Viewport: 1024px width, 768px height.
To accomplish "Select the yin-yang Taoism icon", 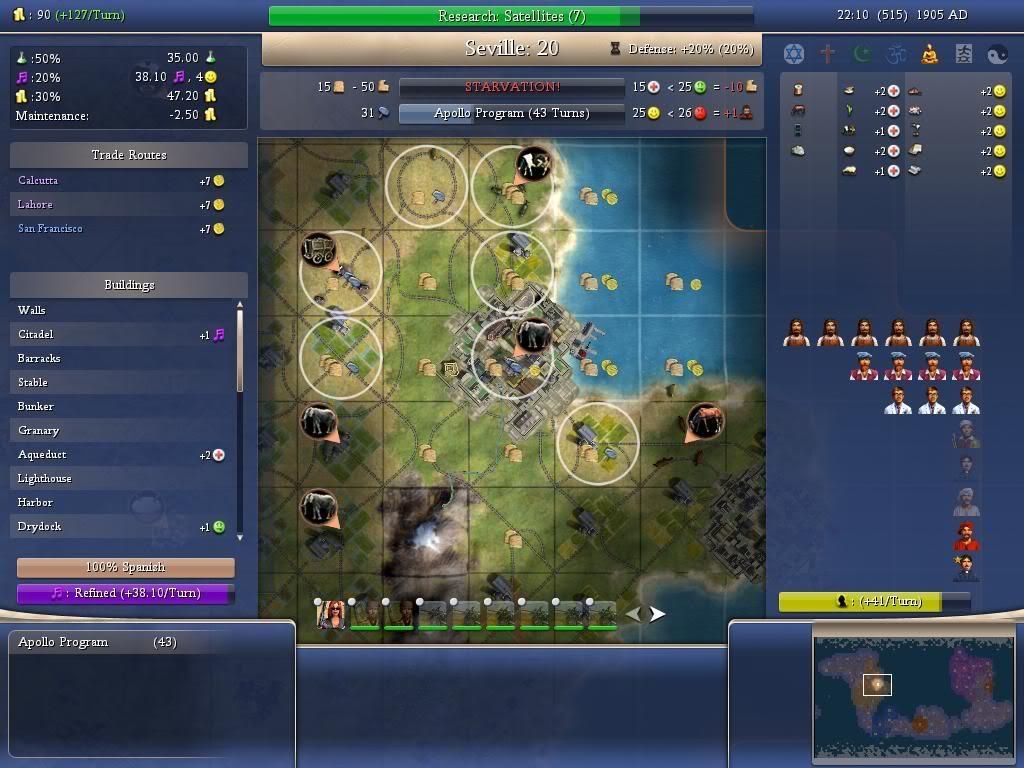I will (x=998, y=54).
